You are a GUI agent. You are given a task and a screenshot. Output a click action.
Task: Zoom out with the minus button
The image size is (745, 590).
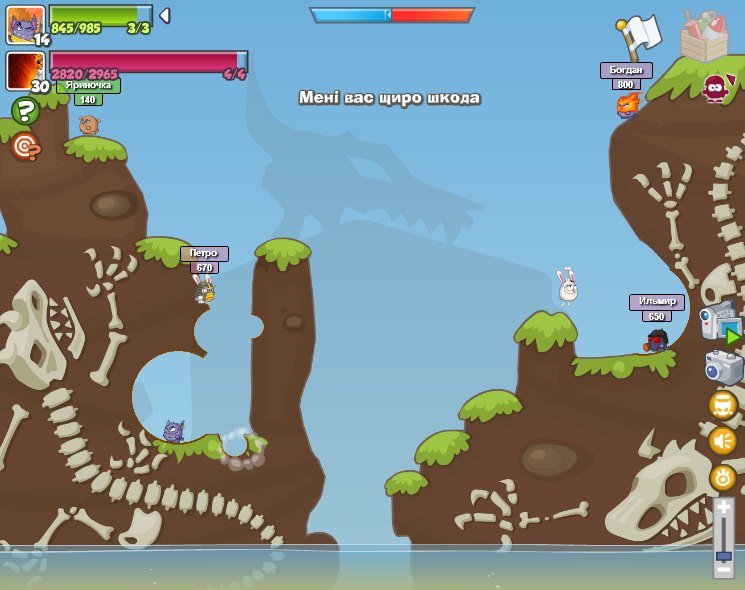tap(723, 570)
